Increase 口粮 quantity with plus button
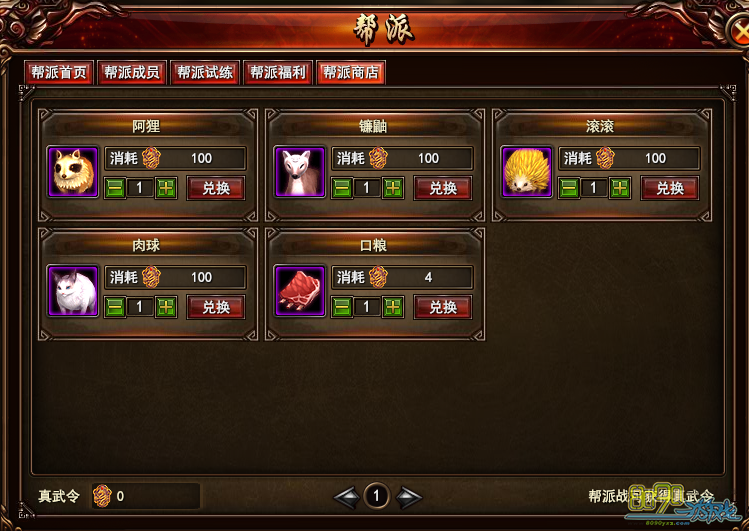The height and width of the screenshot is (531, 749). (393, 307)
